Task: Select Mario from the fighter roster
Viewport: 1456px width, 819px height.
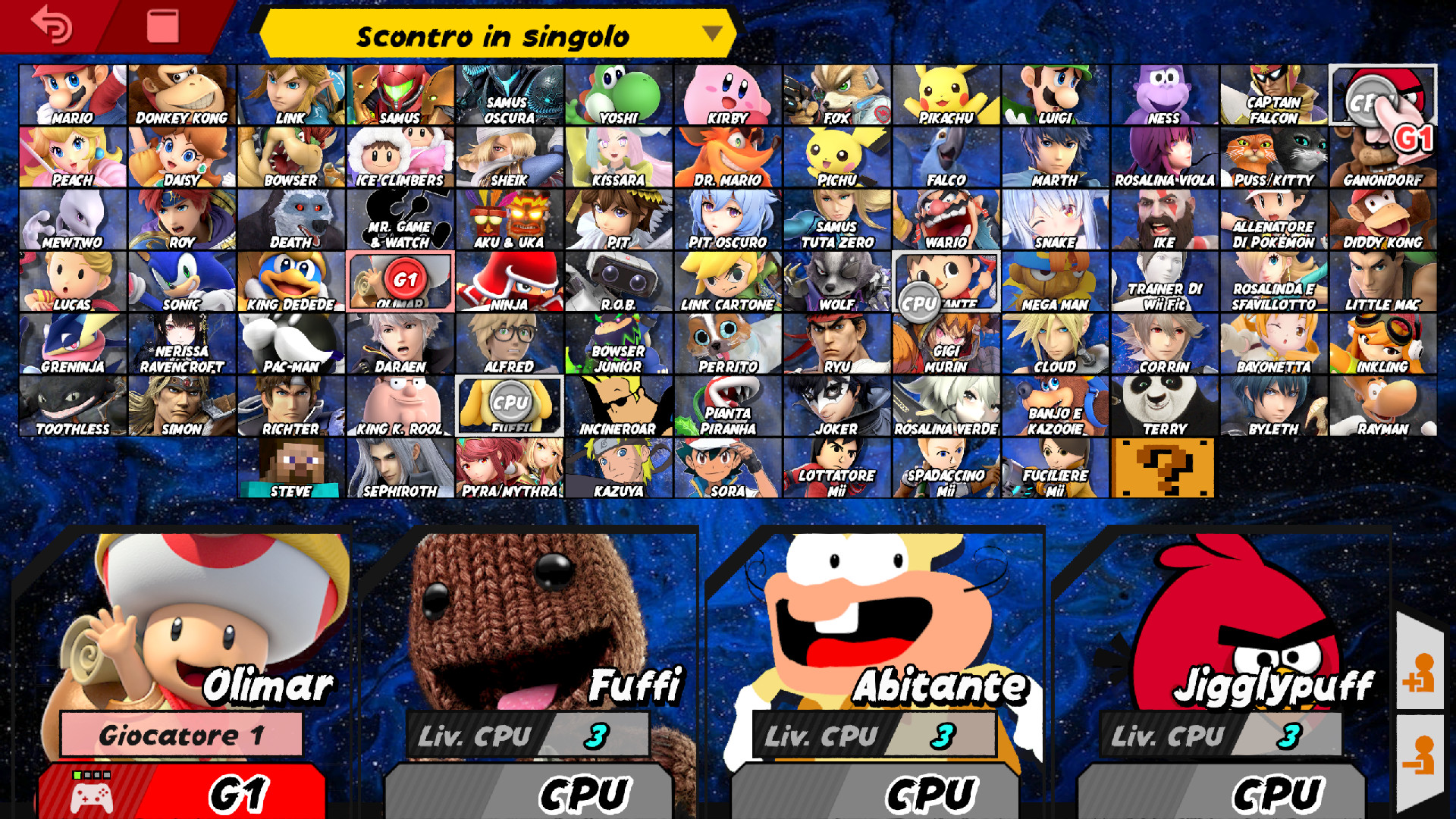Action: coord(74,93)
